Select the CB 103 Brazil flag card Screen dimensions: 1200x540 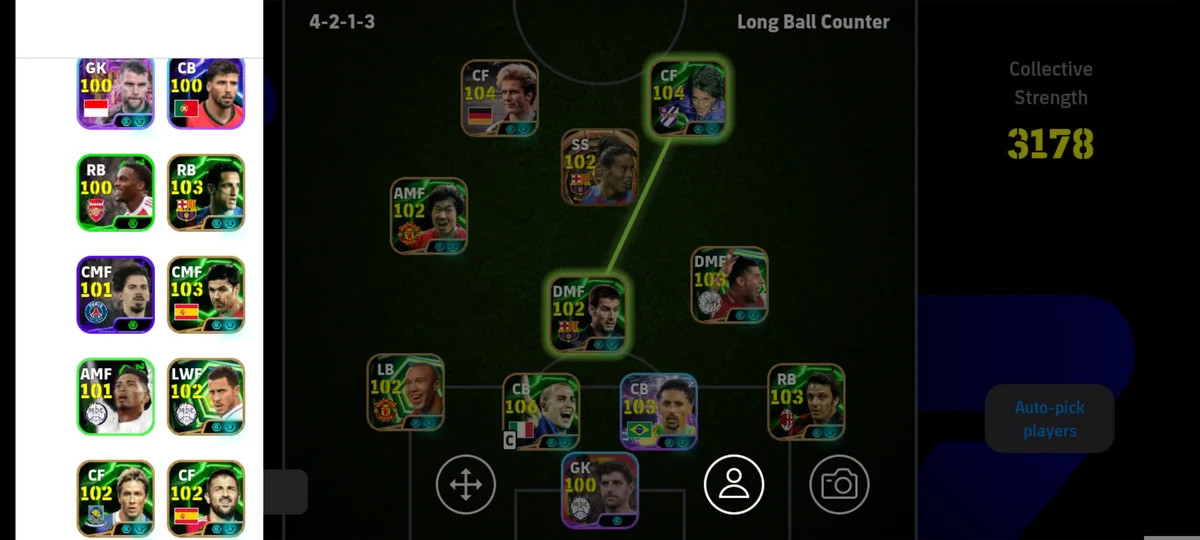658,411
